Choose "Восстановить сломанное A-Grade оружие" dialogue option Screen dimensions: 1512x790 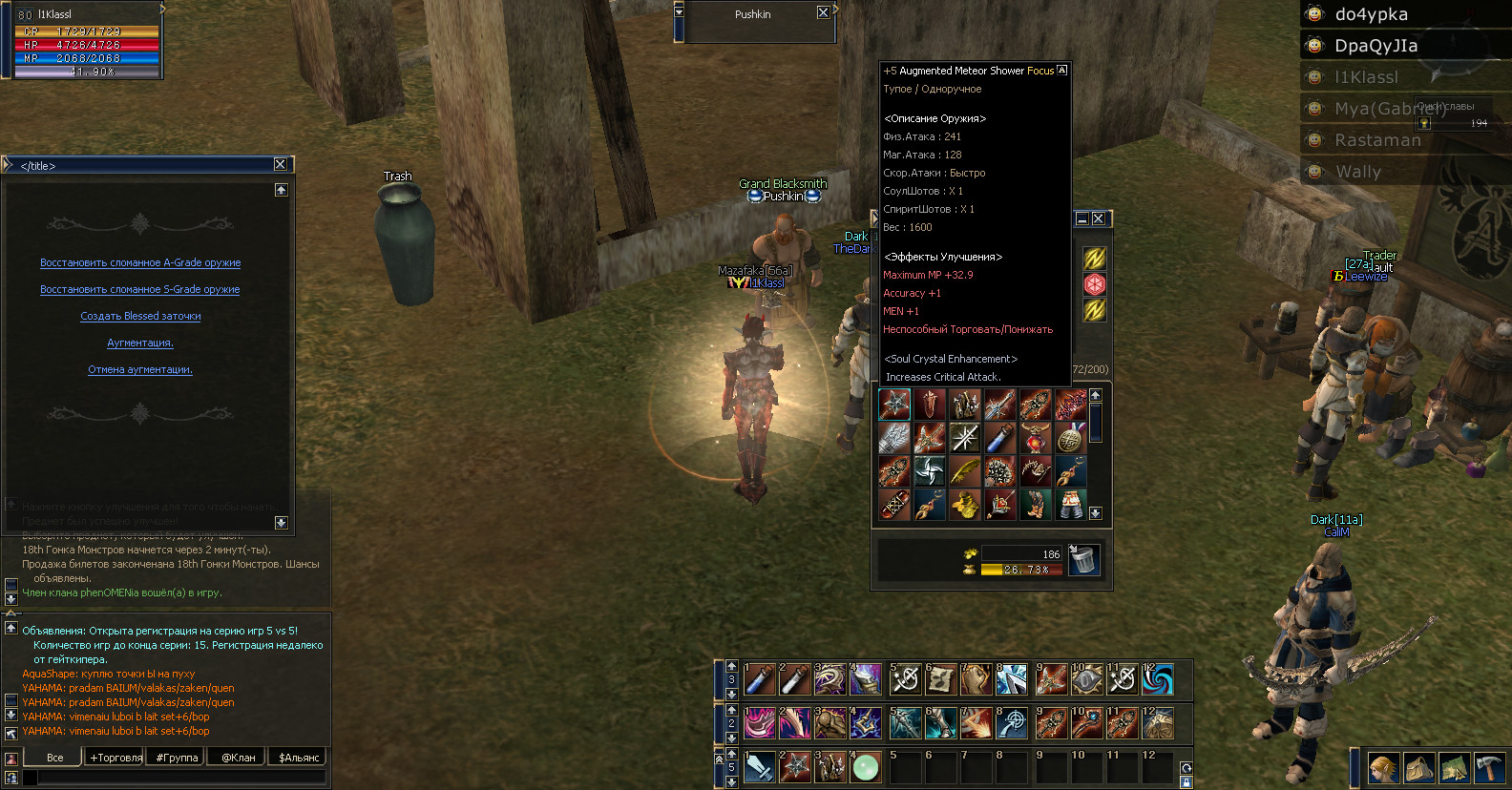140,263
